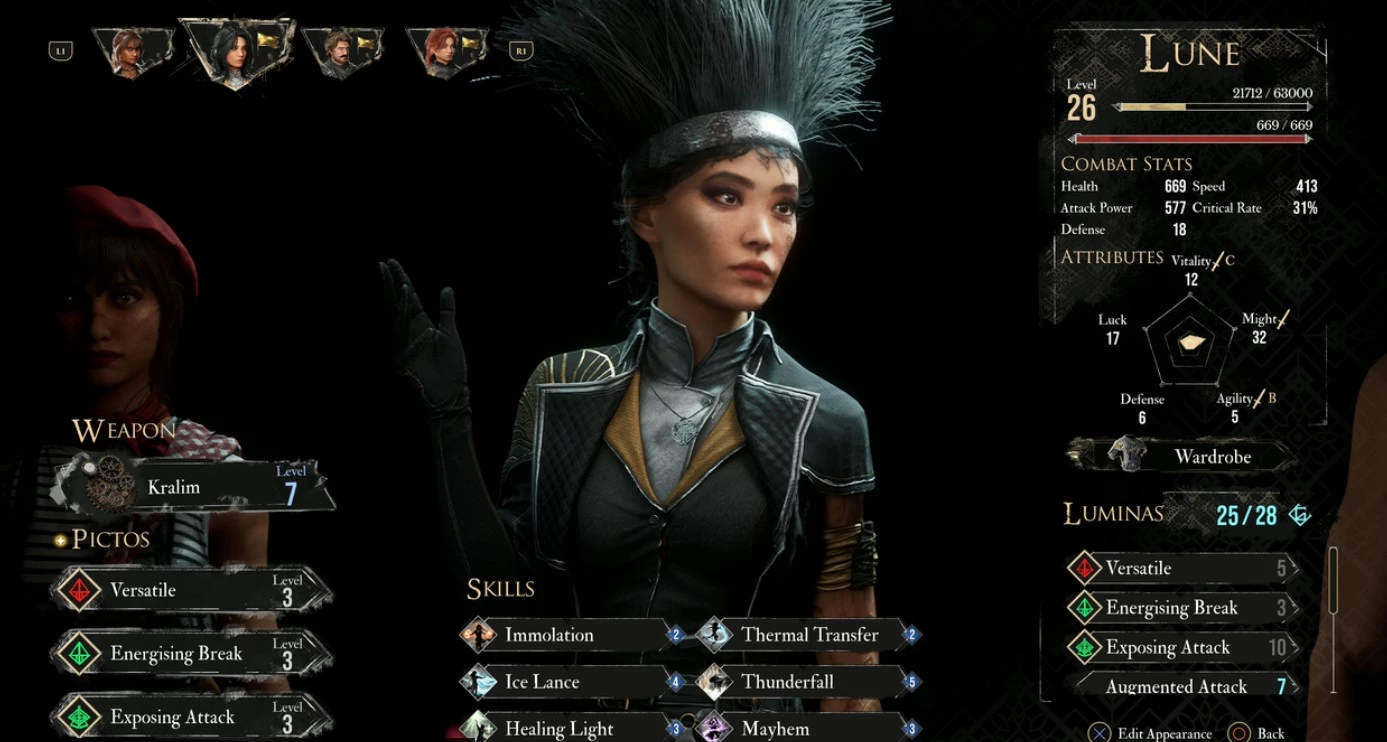Choose Exposing Attack in the Luminas list
Image resolution: width=1387 pixels, height=742 pixels.
point(1182,648)
